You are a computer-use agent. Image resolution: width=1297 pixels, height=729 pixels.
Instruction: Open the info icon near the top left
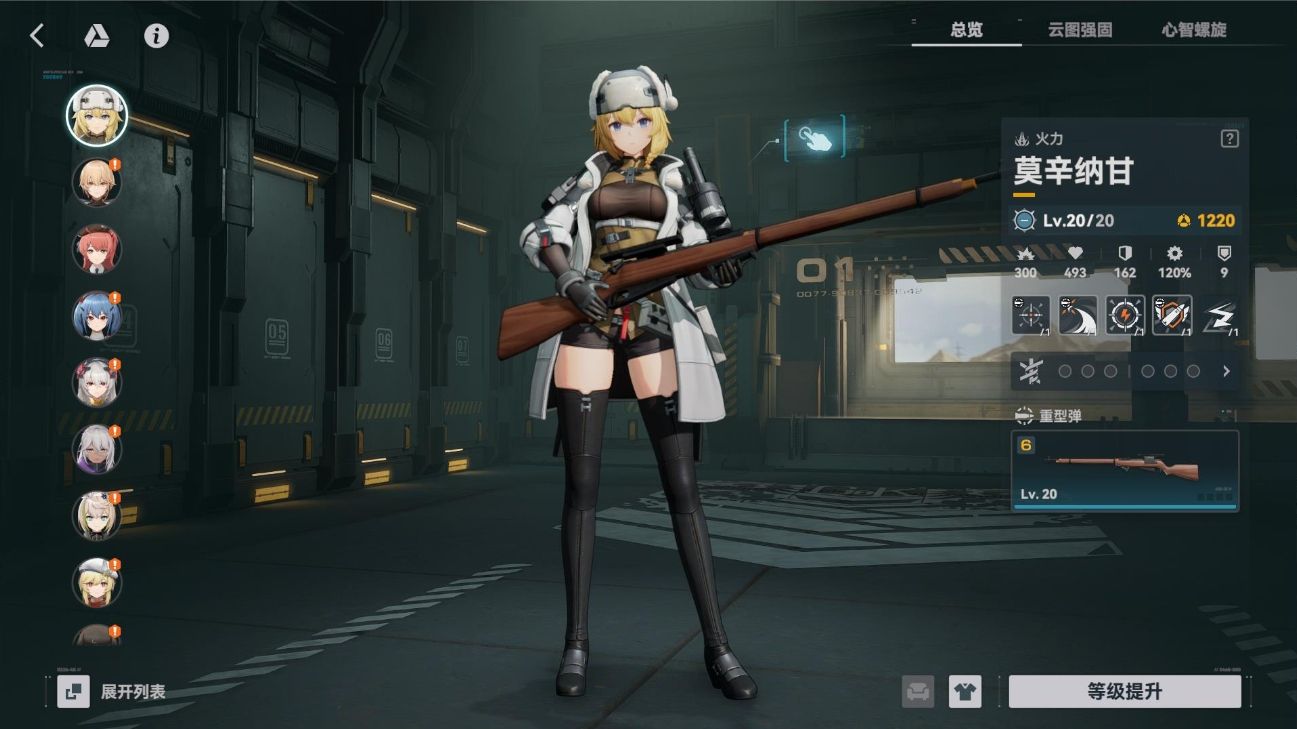[156, 34]
